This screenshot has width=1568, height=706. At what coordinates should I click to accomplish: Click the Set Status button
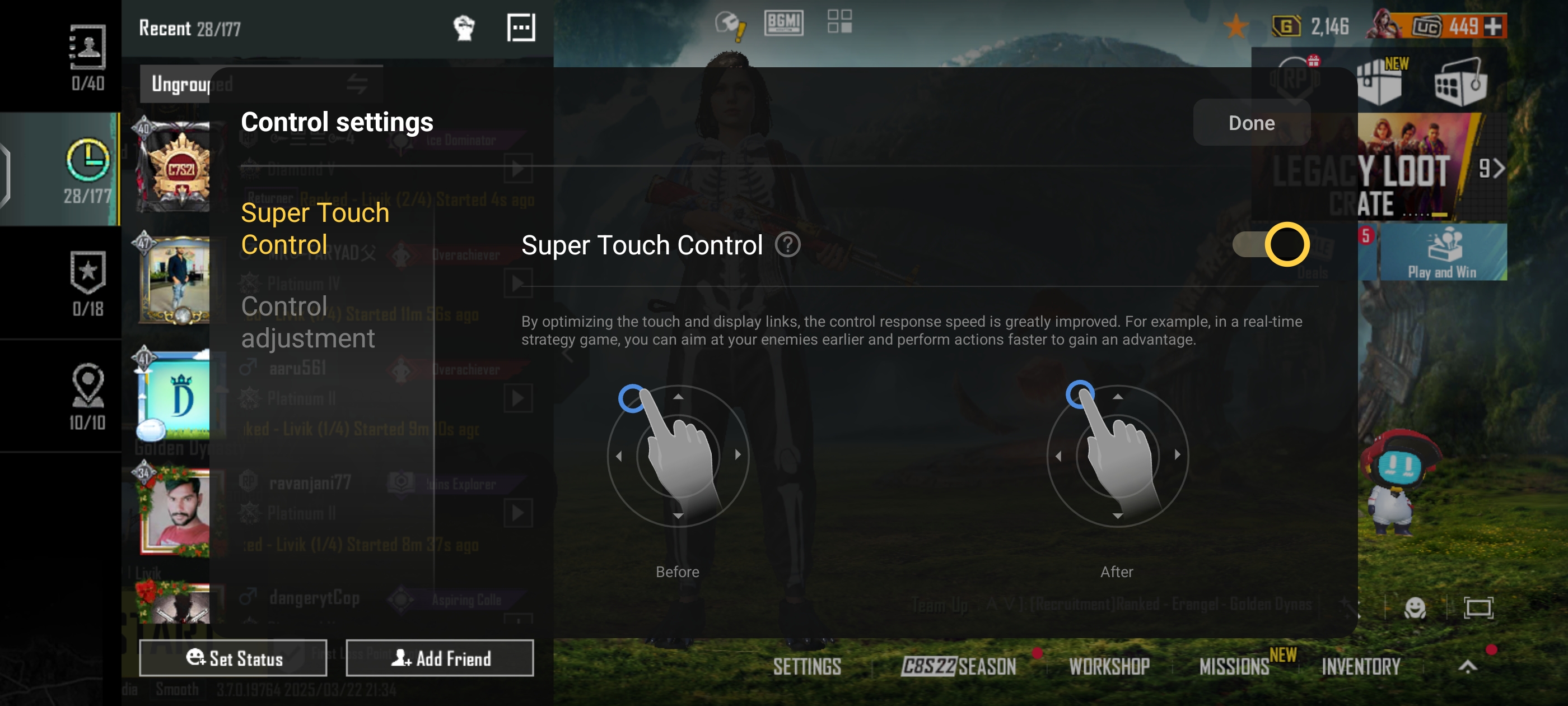(233, 658)
